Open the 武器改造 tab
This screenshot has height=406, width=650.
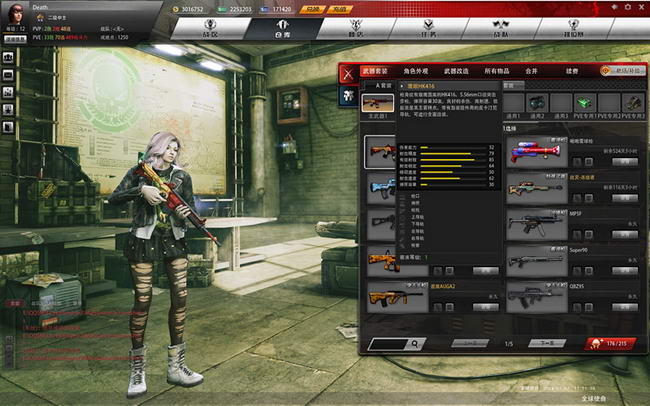point(456,71)
